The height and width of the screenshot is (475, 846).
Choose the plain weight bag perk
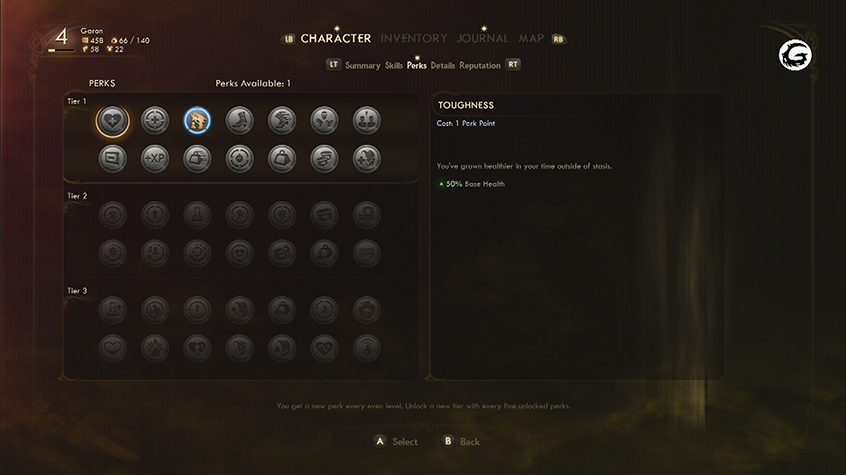coord(281,158)
